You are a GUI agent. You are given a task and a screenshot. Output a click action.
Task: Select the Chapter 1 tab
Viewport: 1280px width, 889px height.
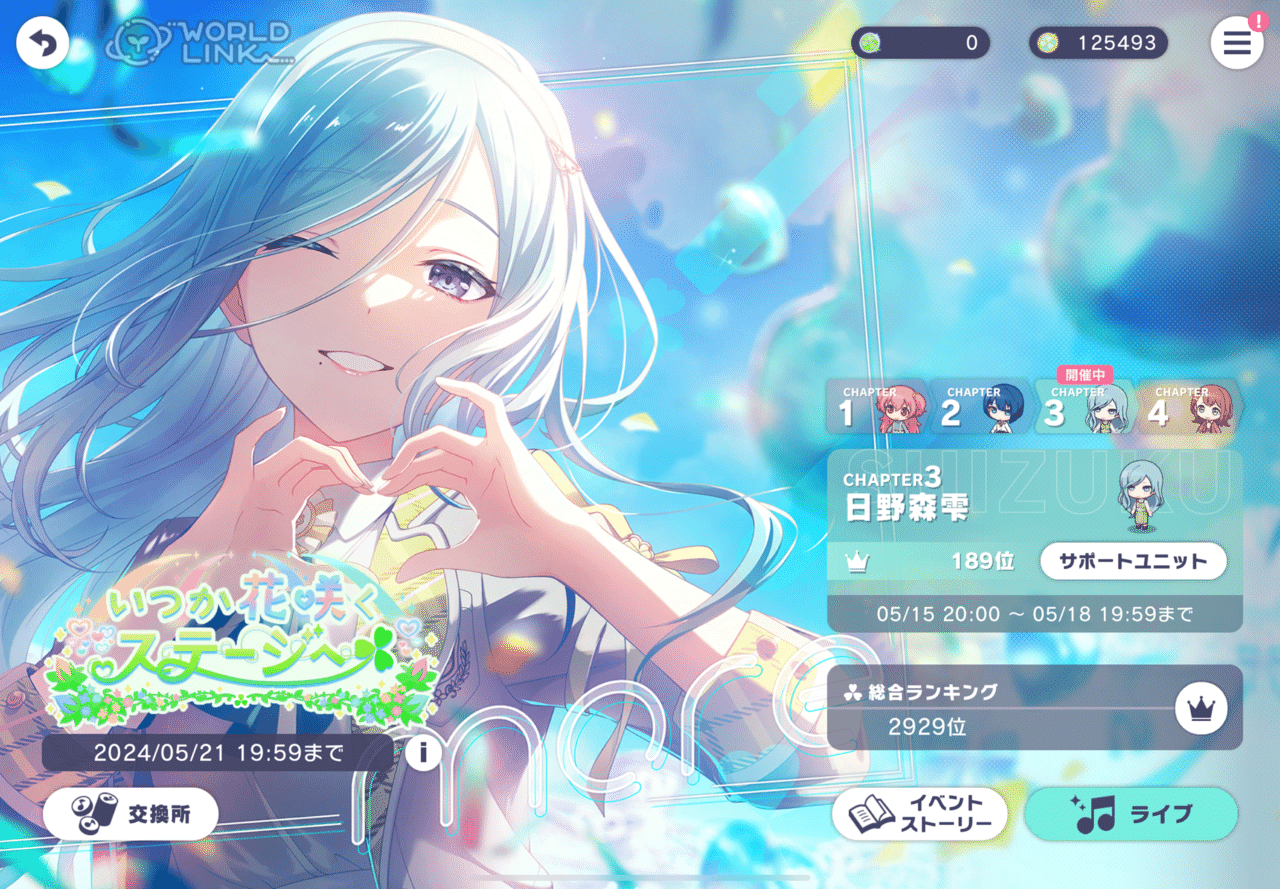pos(877,408)
